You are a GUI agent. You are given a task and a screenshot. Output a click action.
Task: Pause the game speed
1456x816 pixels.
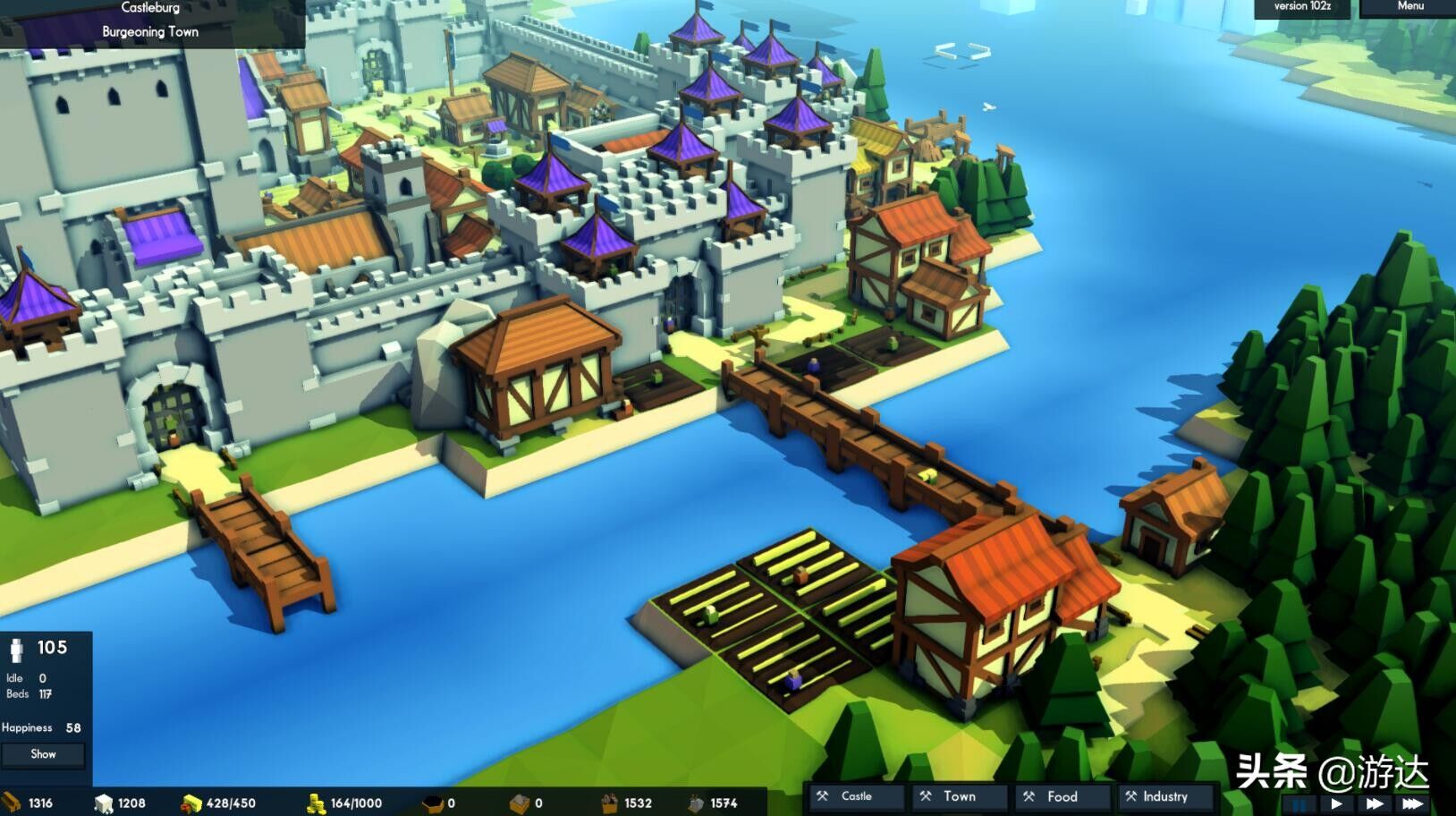pyautogui.click(x=1299, y=803)
